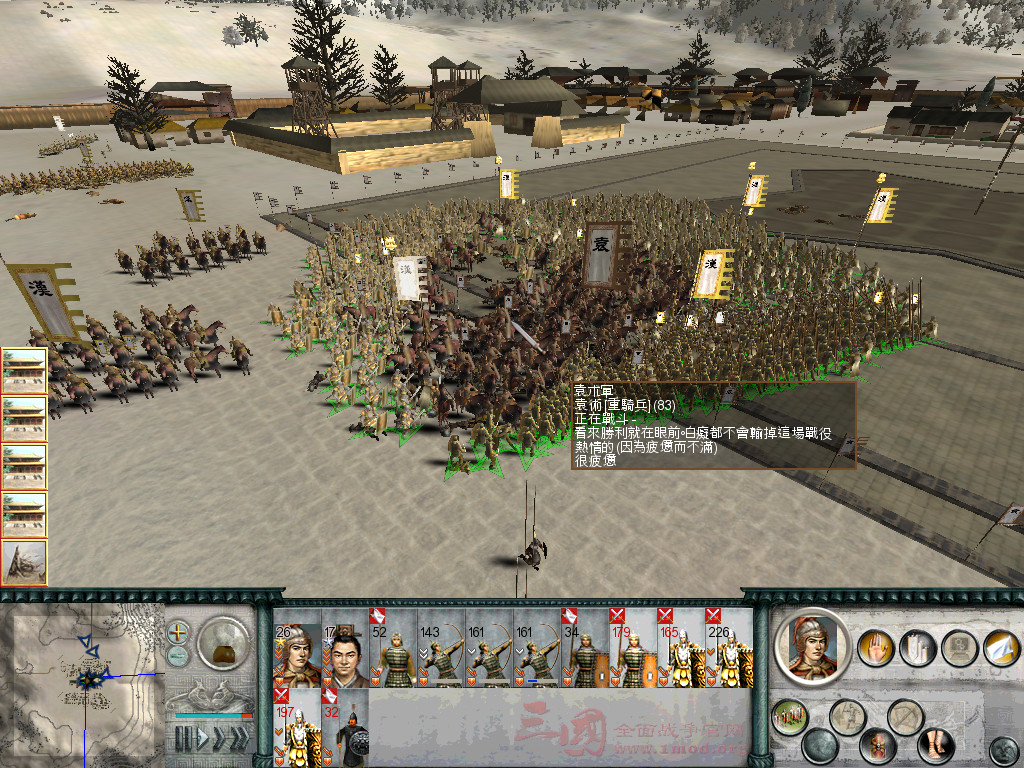Set battle speed to triple fast-forward
This screenshot has height=768, width=1024.
click(x=239, y=739)
